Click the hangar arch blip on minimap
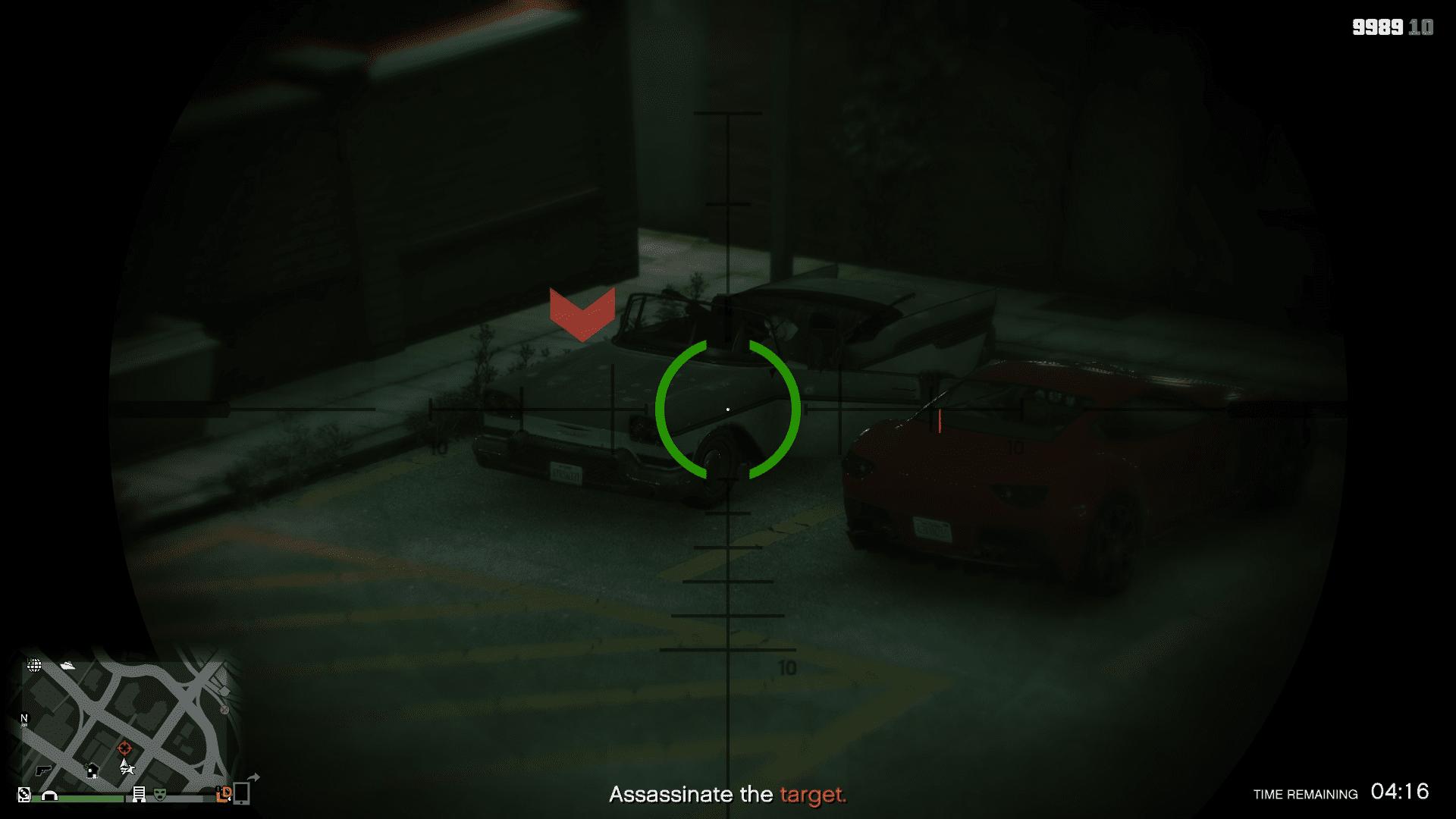 click(x=50, y=795)
